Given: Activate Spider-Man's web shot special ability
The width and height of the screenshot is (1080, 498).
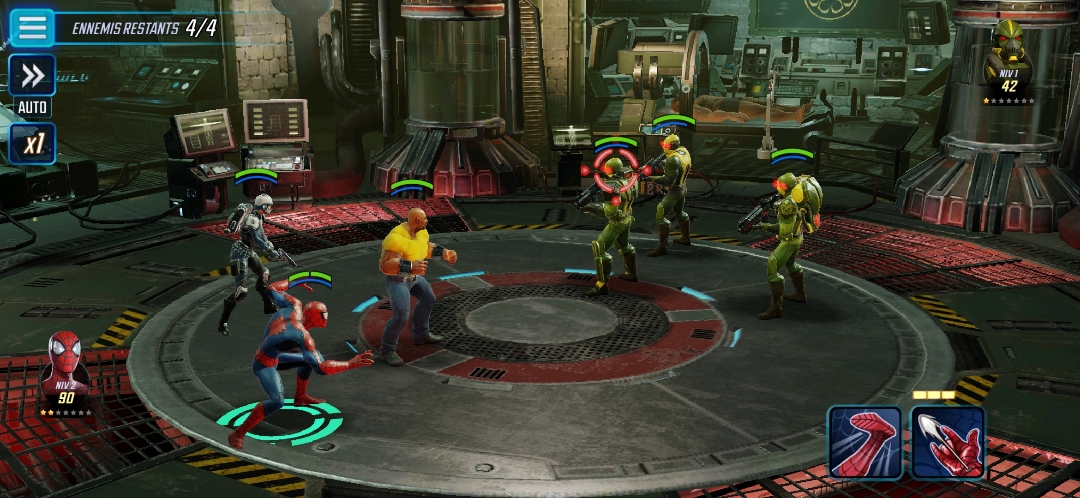Looking at the screenshot, I should (x=947, y=442).
